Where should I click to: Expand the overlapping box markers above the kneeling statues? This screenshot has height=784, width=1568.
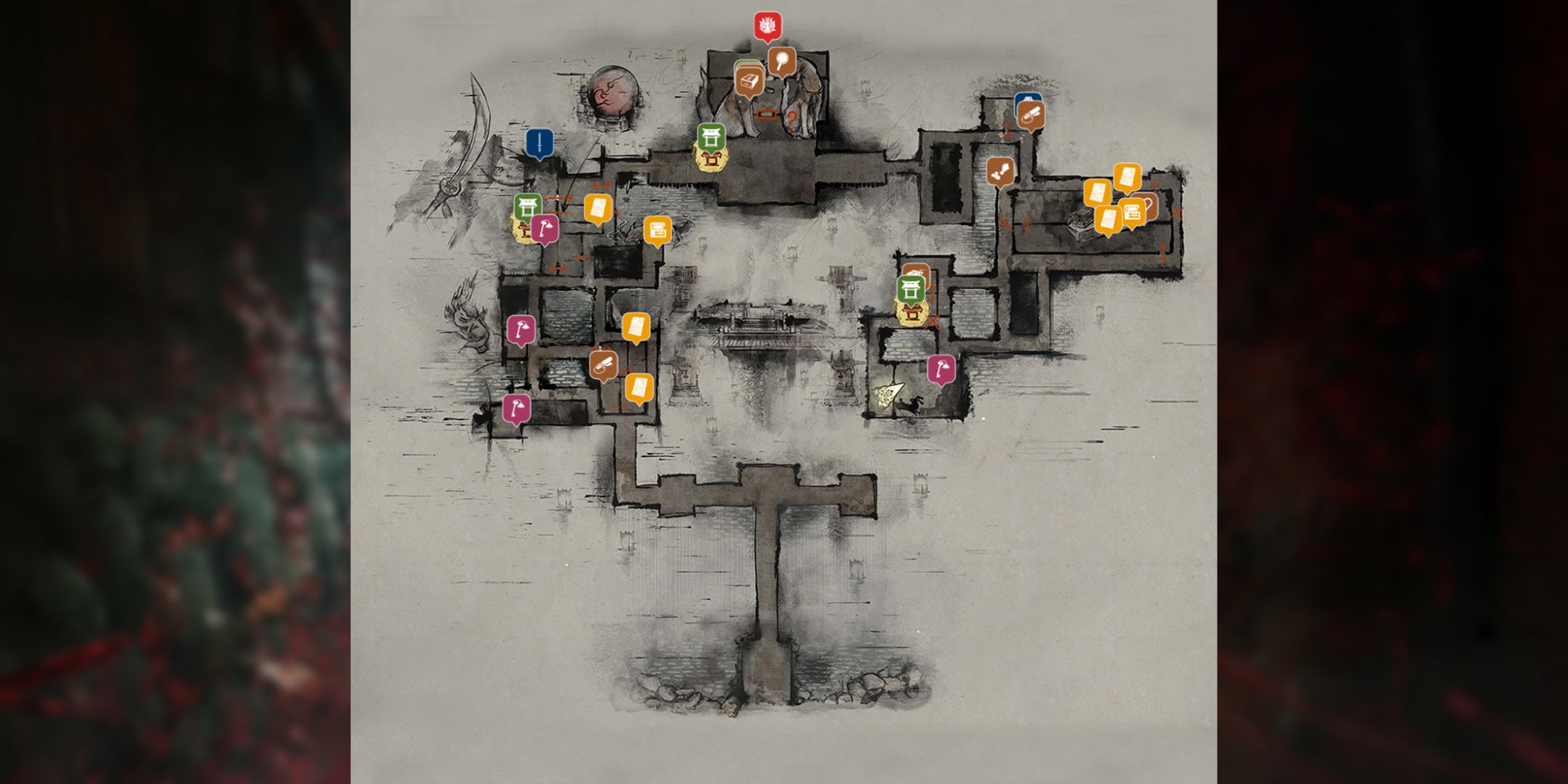click(749, 80)
